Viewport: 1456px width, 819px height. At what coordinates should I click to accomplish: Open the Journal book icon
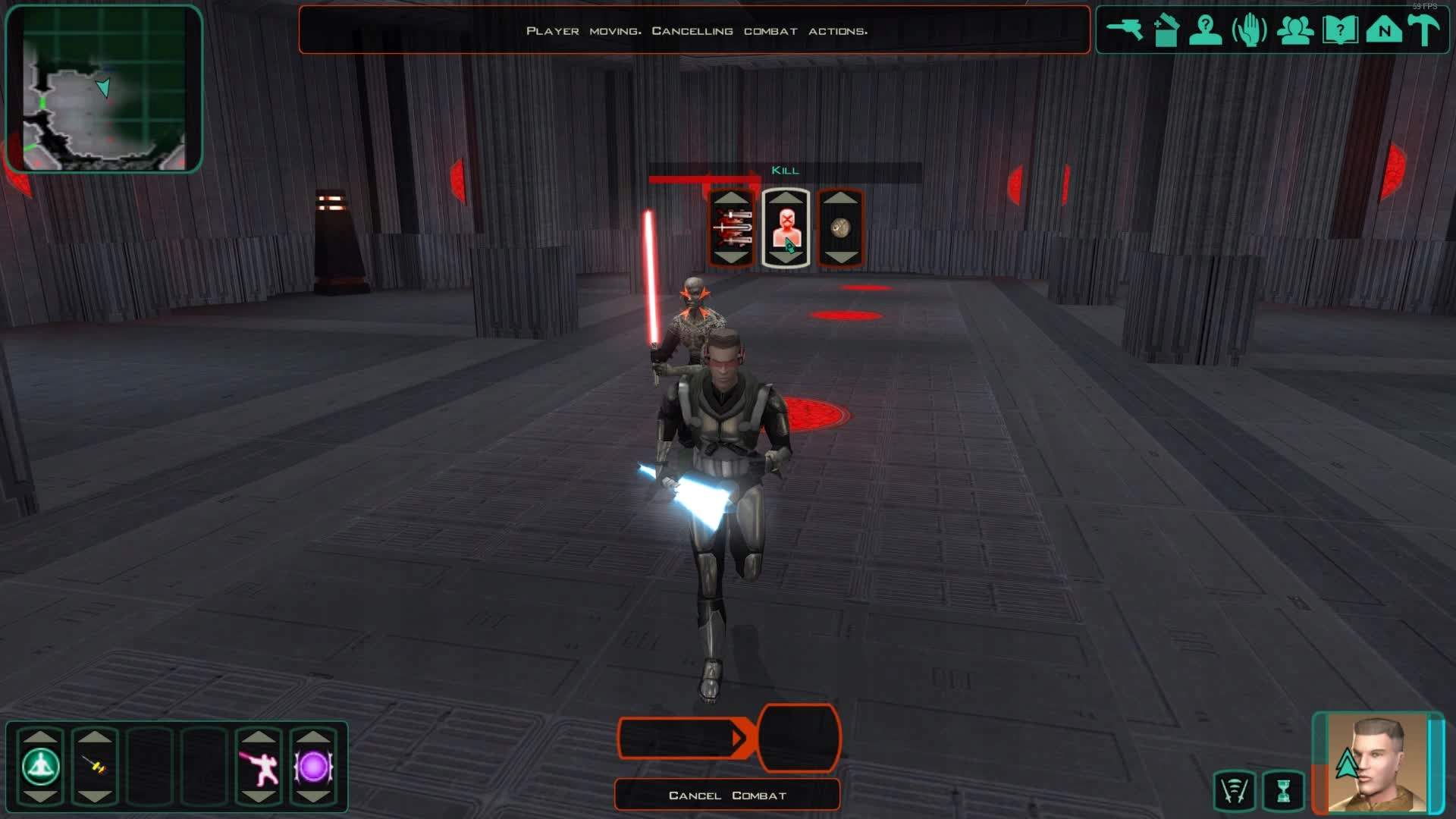[x=1339, y=31]
